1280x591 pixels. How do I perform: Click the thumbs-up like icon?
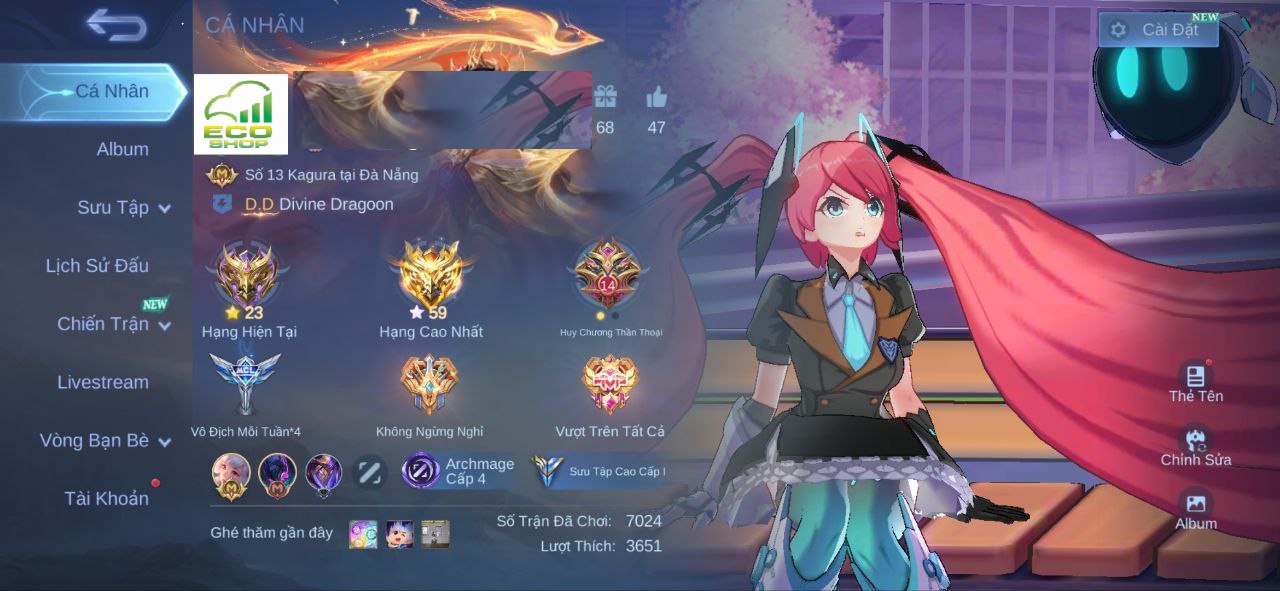pyautogui.click(x=656, y=97)
